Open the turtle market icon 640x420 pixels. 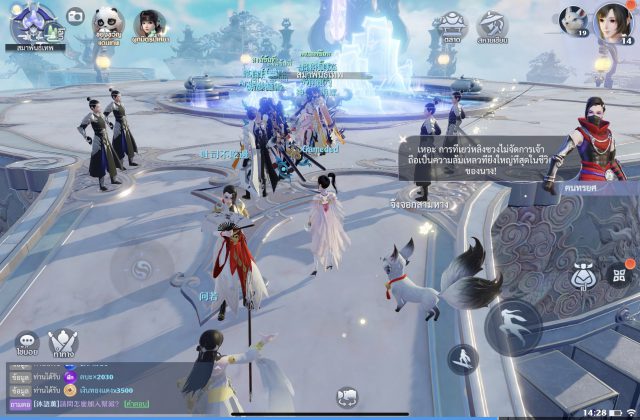point(451,25)
